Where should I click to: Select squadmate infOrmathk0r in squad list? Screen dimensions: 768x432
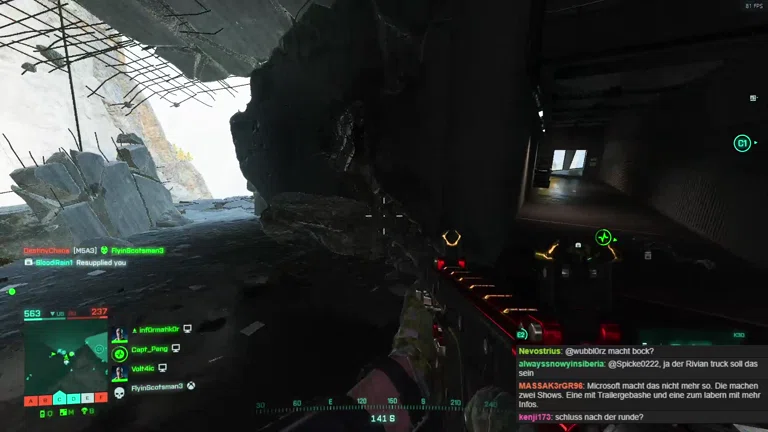coord(158,329)
